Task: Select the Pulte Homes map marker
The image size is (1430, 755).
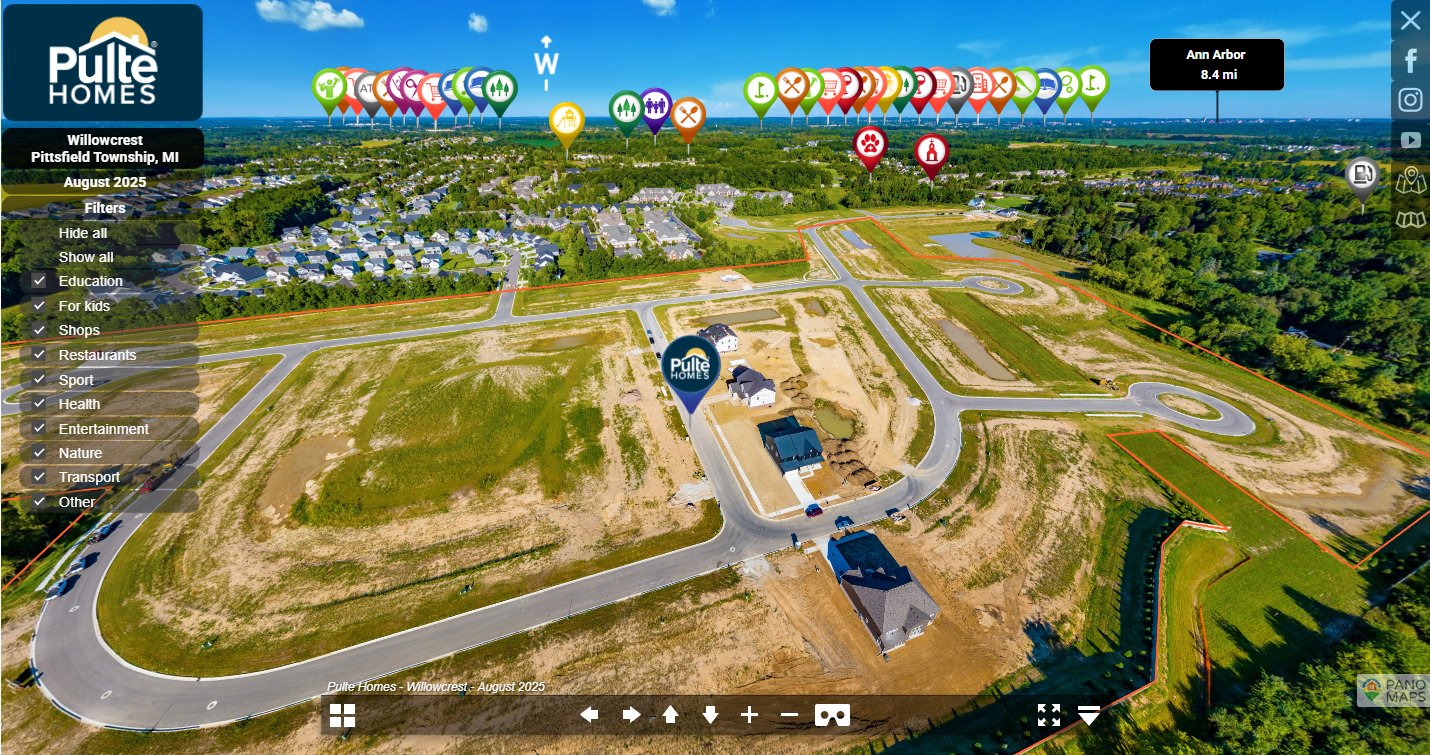Action: click(690, 367)
